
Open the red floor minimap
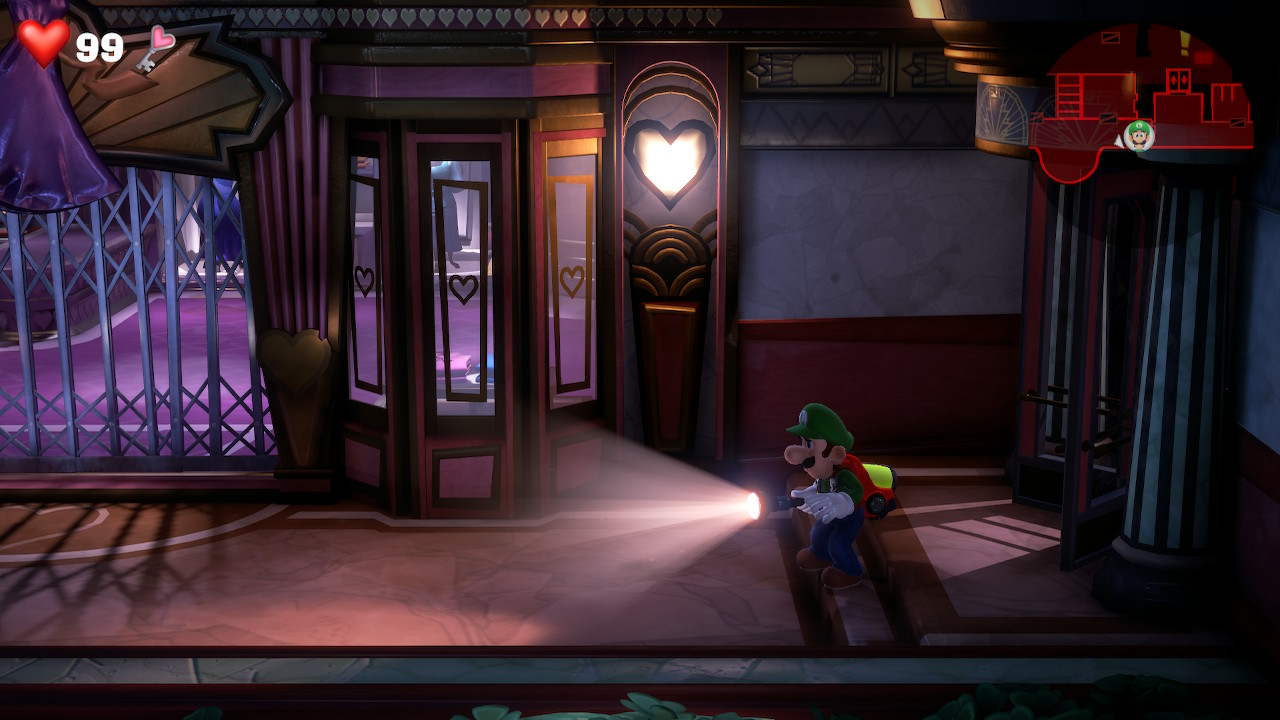click(1140, 95)
